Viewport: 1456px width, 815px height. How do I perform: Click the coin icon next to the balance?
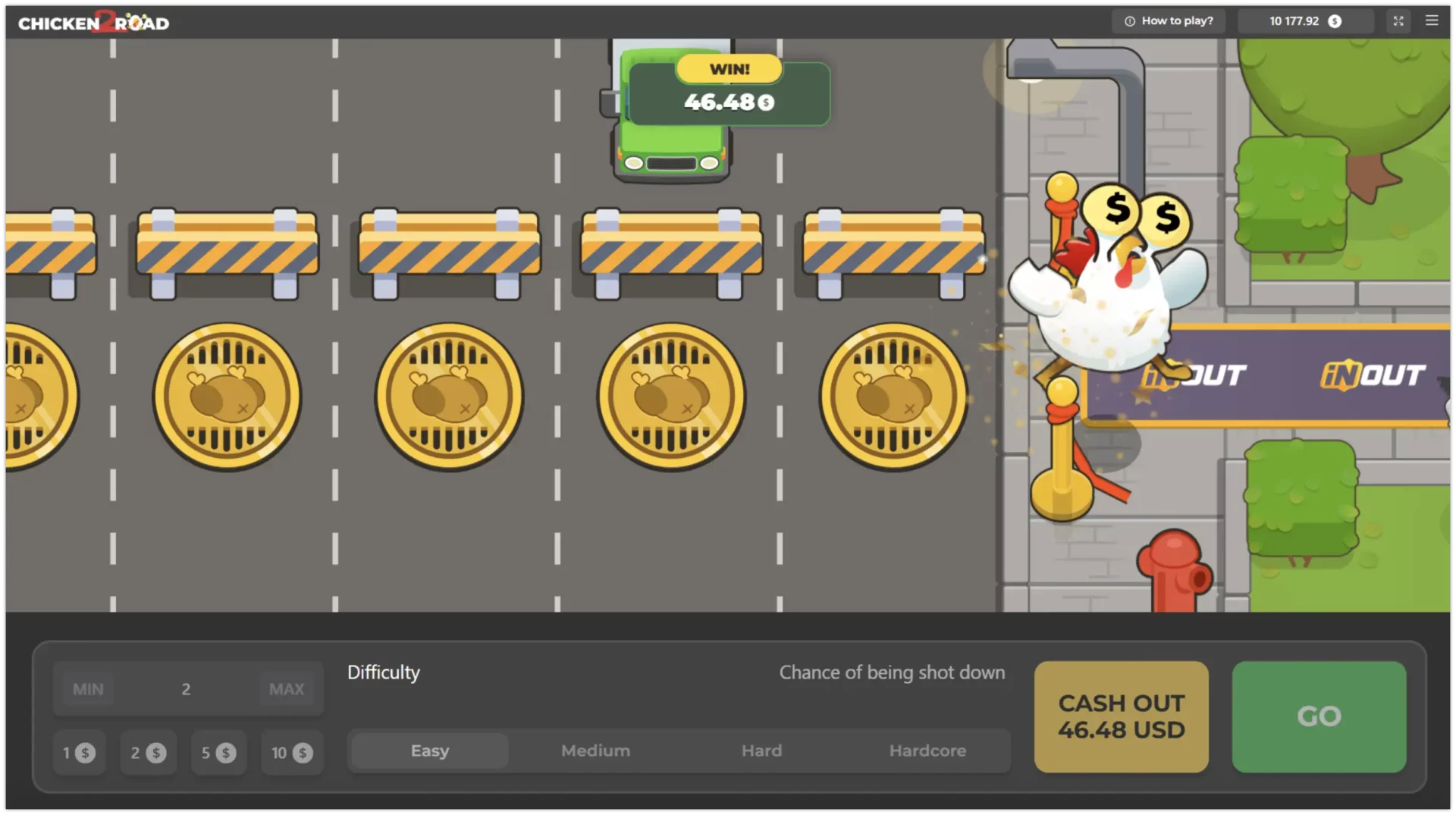(1335, 21)
